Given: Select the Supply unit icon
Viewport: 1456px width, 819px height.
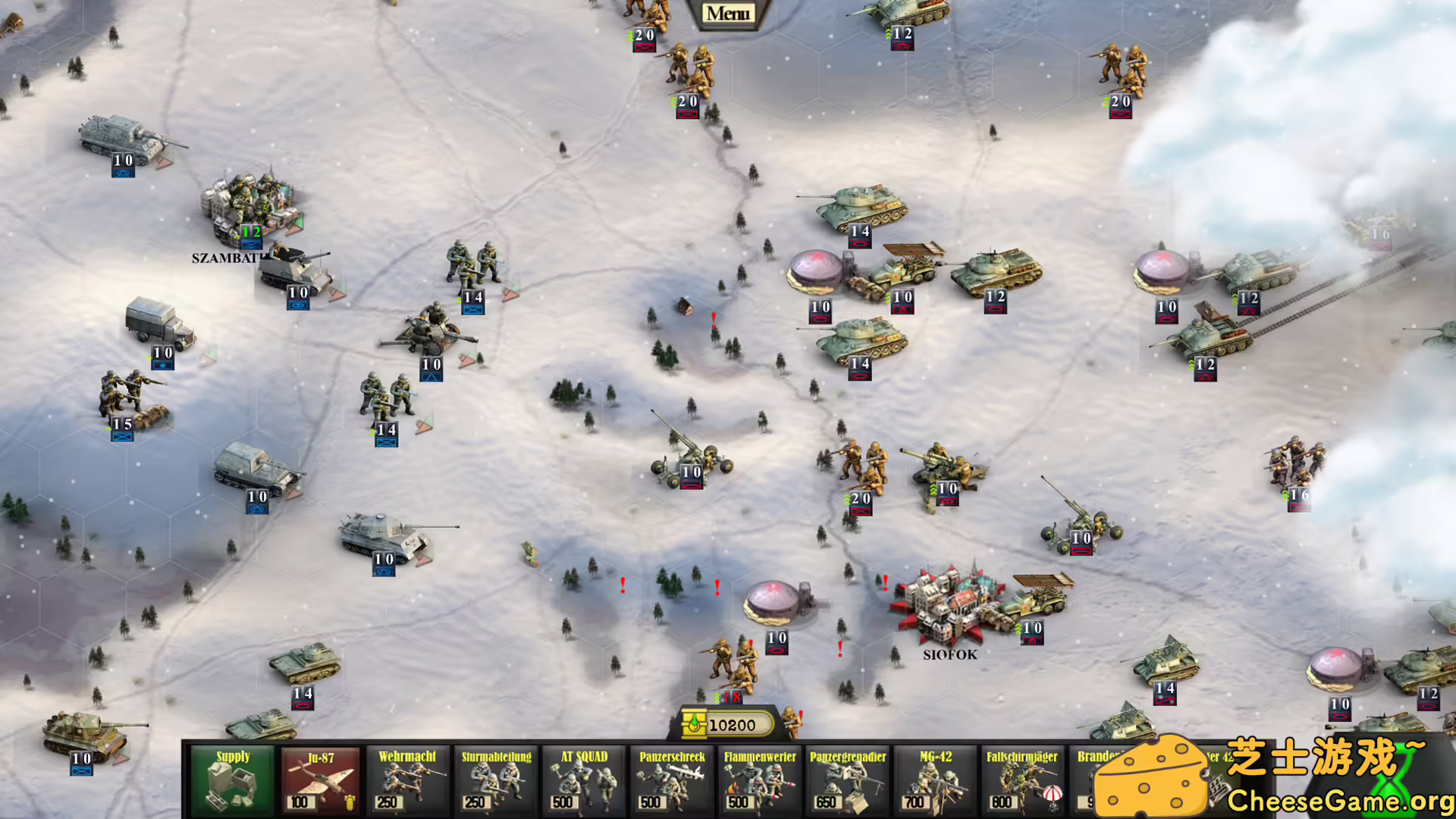Looking at the screenshot, I should 233,781.
